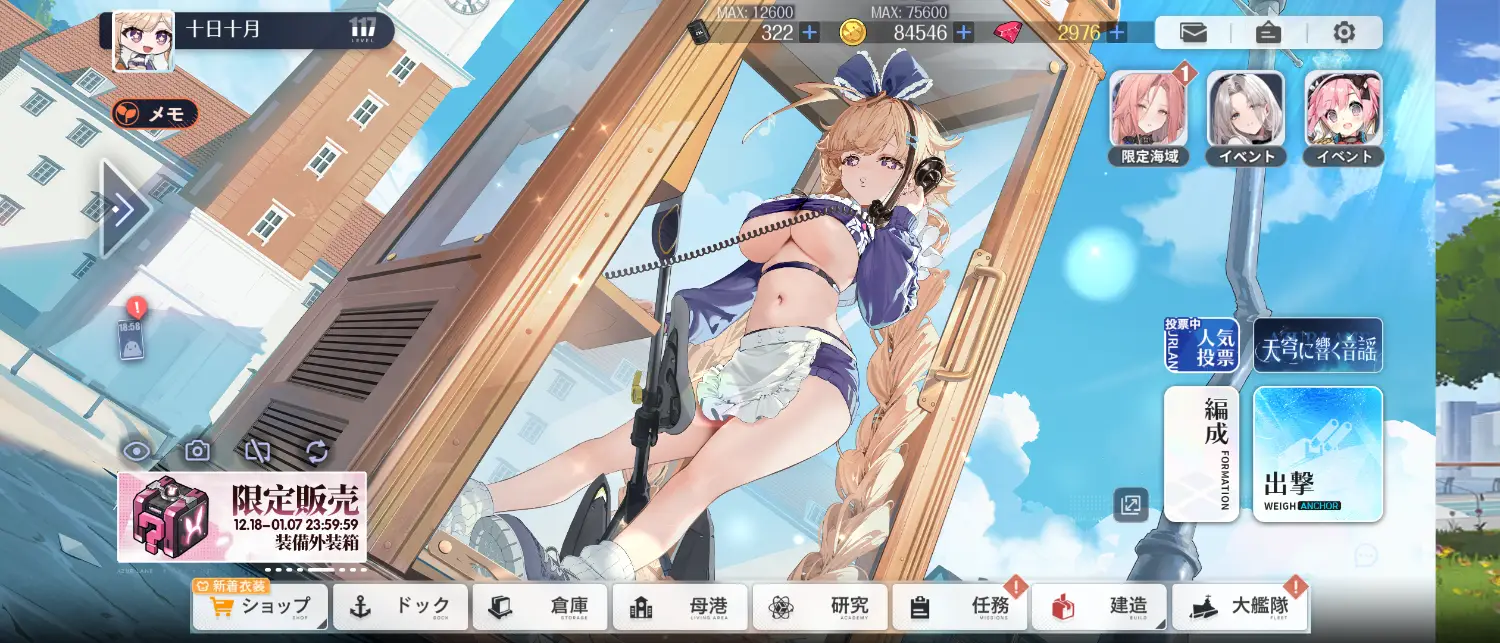Open the 天穹に響く音謡 event banner

[x=1317, y=345]
